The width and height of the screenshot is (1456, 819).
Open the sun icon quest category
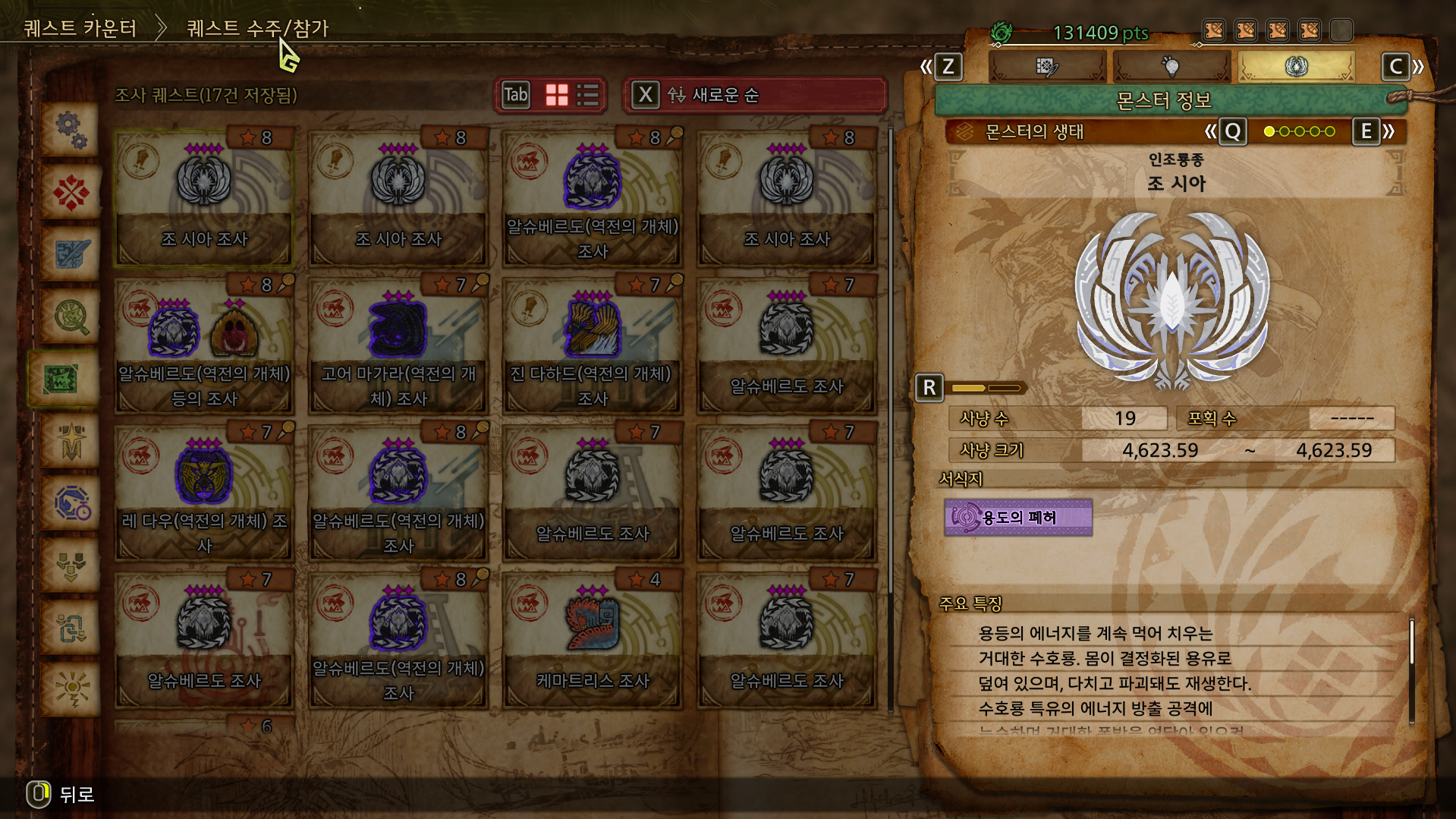pos(71,690)
